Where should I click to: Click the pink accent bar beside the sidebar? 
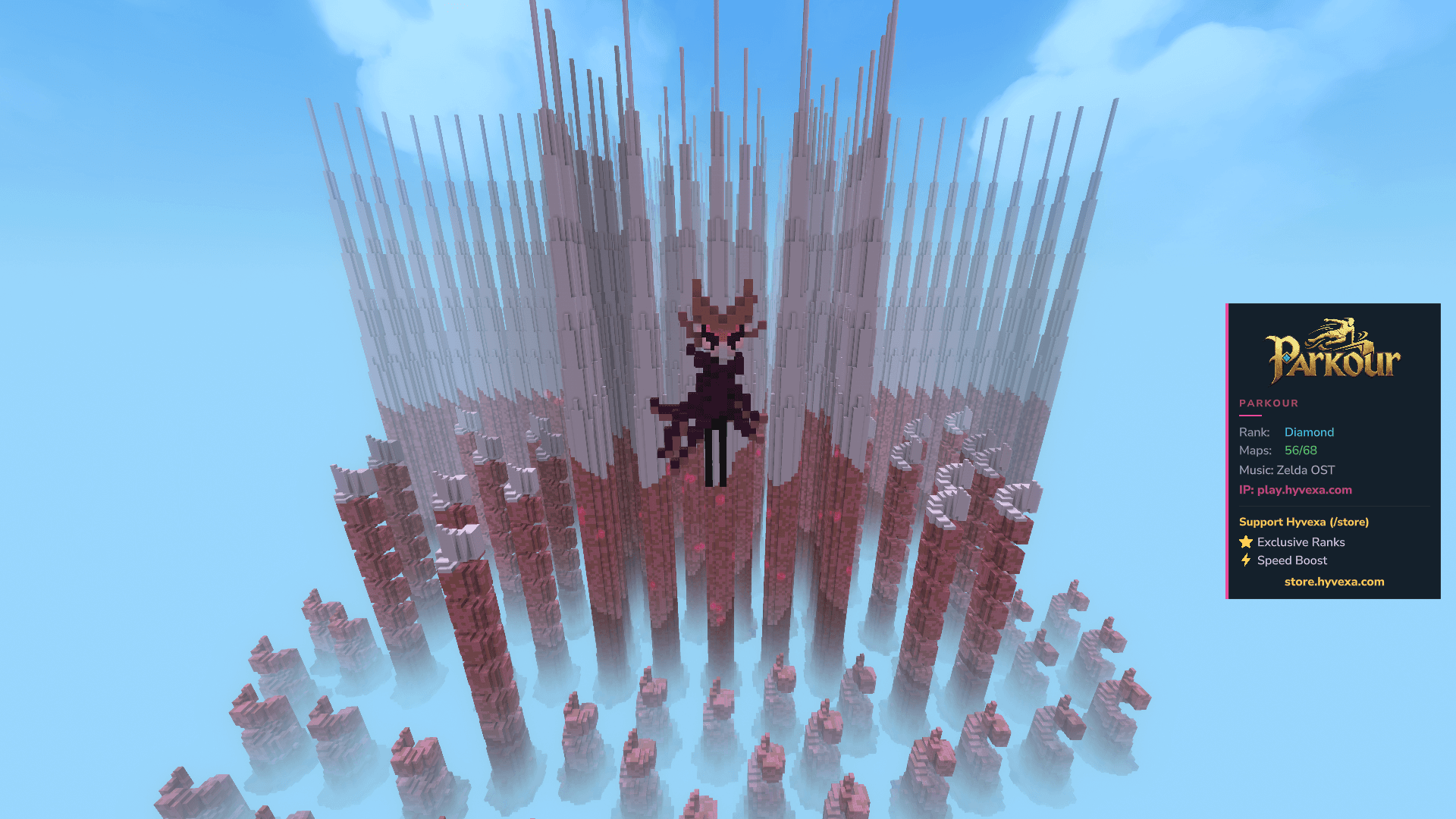[1227, 451]
